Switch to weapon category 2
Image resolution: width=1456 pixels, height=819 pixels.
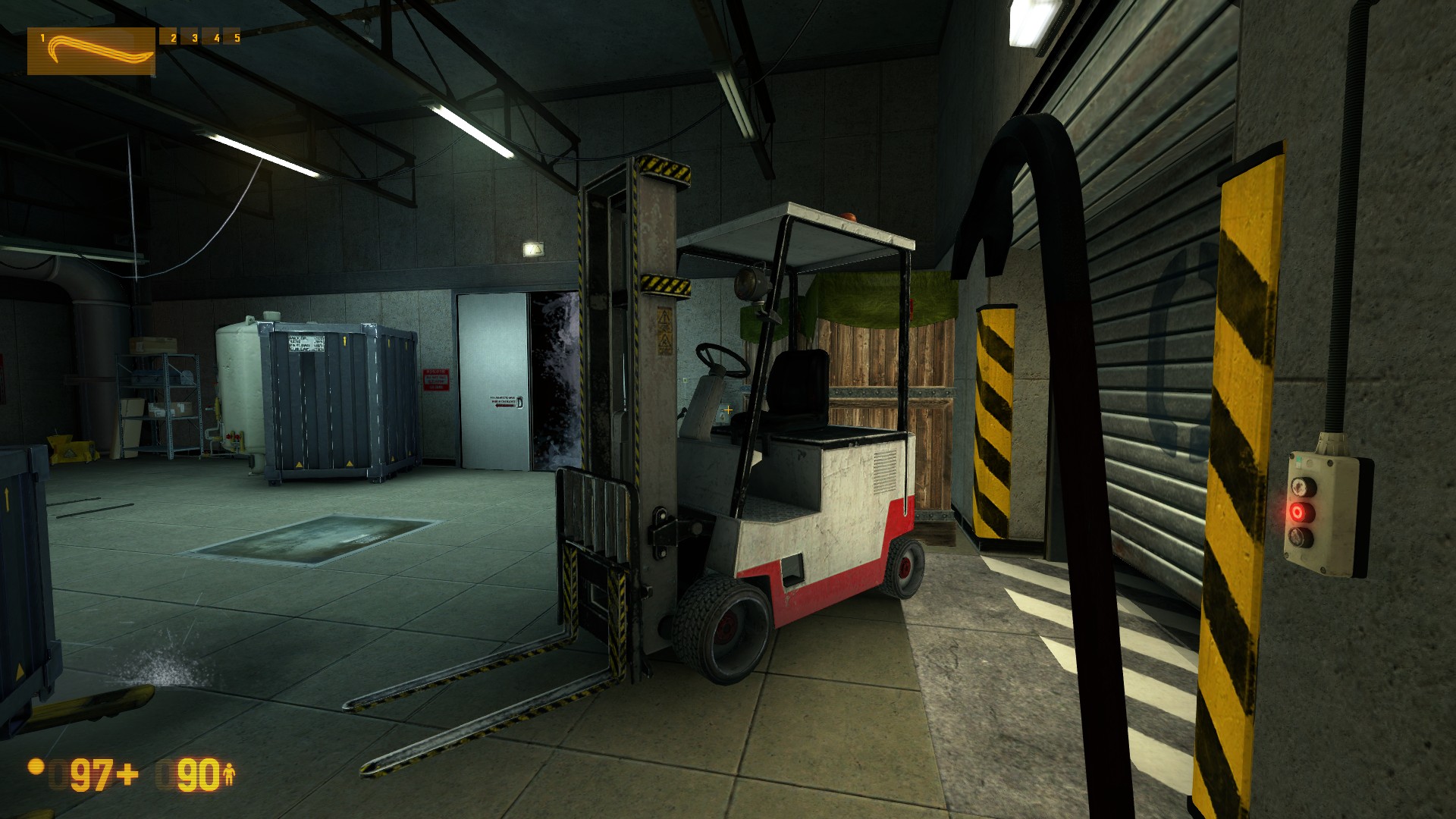[173, 38]
